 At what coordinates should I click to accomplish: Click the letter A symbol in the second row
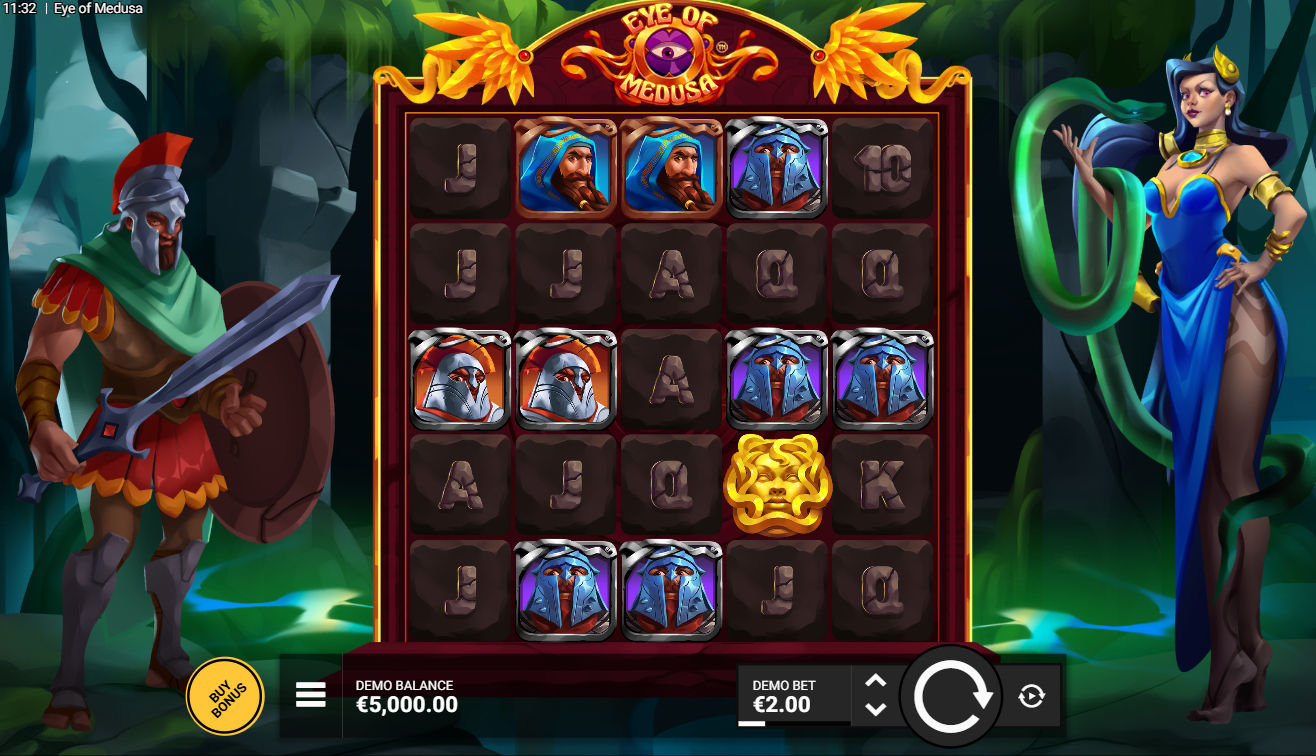pos(670,273)
